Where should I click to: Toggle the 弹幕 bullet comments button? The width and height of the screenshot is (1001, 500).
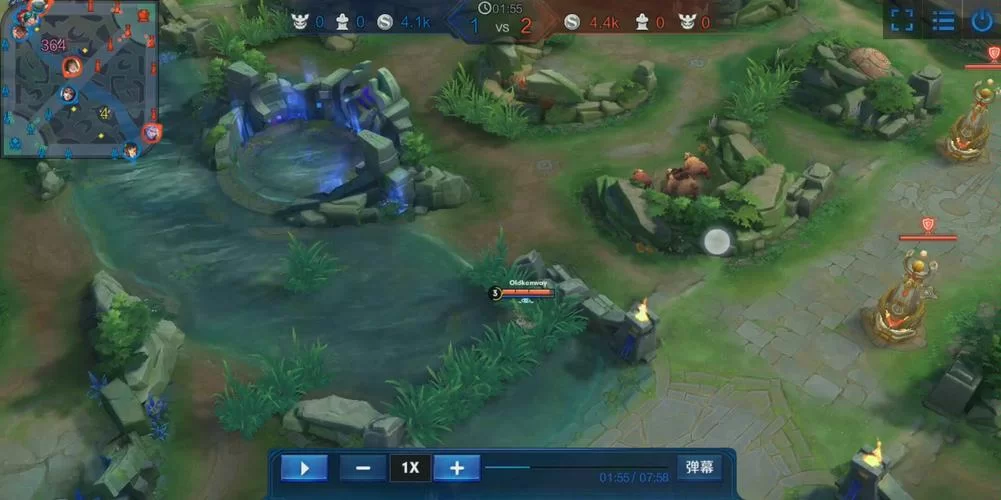click(699, 467)
